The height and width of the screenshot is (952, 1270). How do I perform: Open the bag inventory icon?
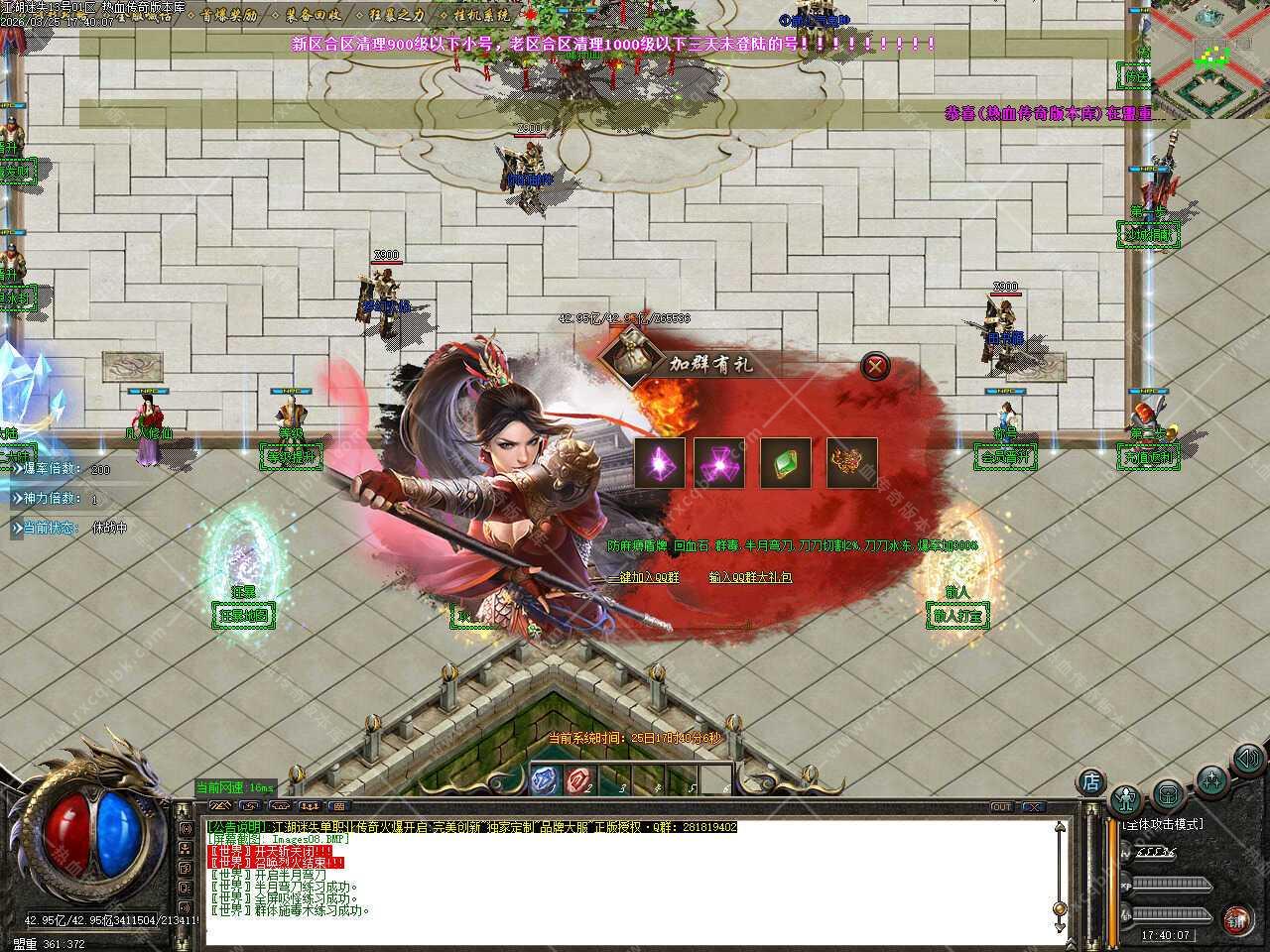[1167, 794]
